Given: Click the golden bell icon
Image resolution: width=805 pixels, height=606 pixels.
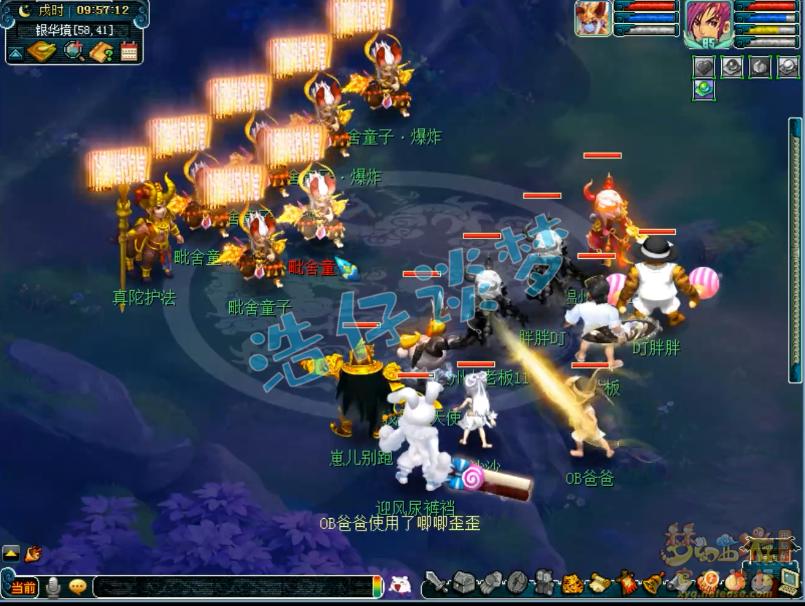Looking at the screenshot, I should [x=653, y=582].
